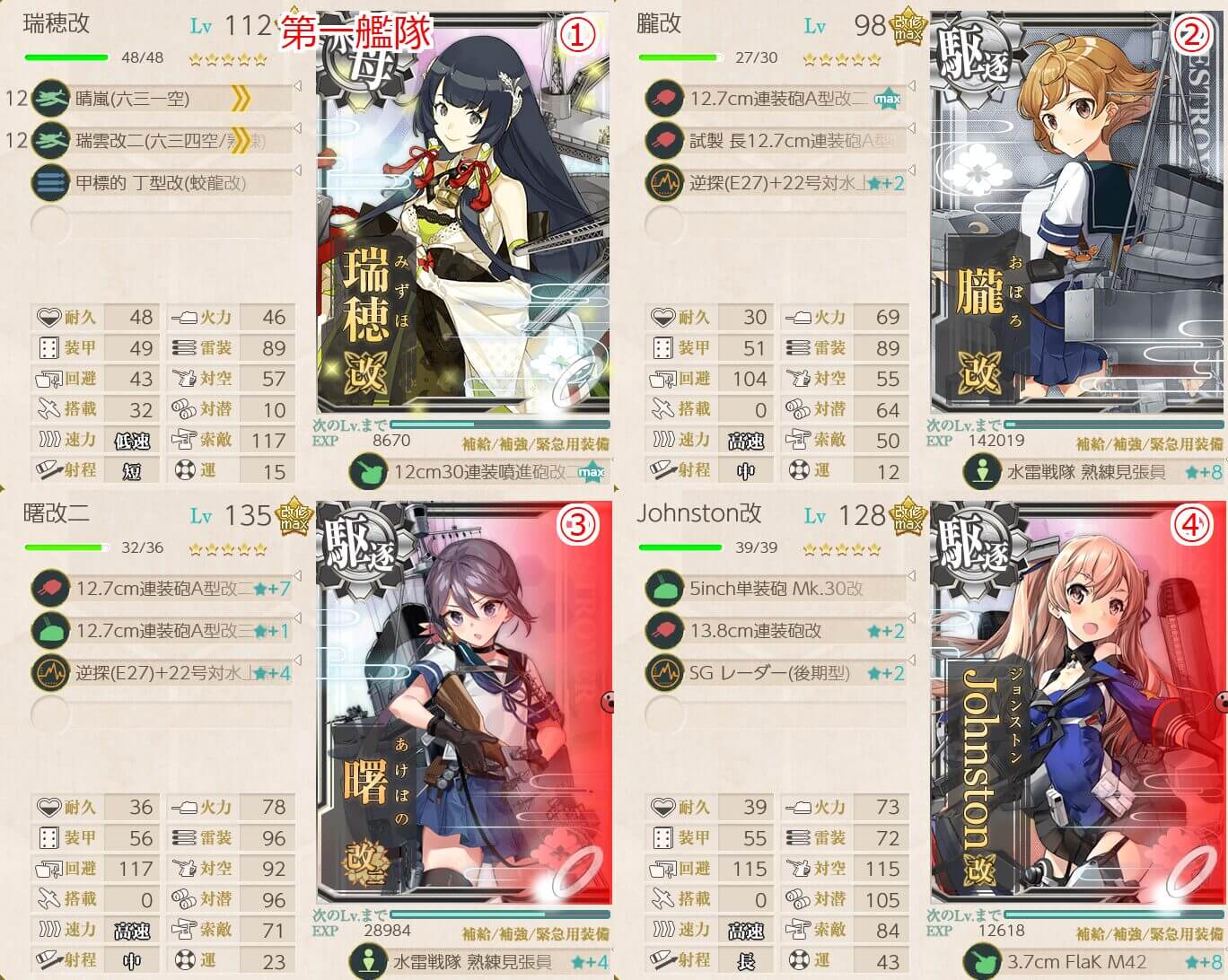This screenshot has width=1228, height=980.
Task: Select 曙改二's 逆探(E27)+22号 radar with ★+4
Action: 162,672
